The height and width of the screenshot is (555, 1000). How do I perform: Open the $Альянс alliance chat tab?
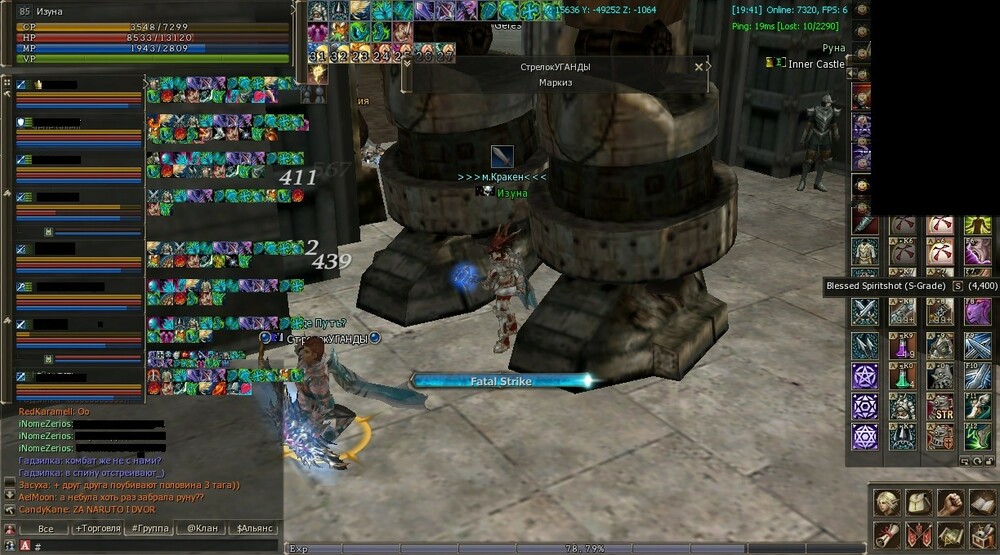tap(252, 529)
